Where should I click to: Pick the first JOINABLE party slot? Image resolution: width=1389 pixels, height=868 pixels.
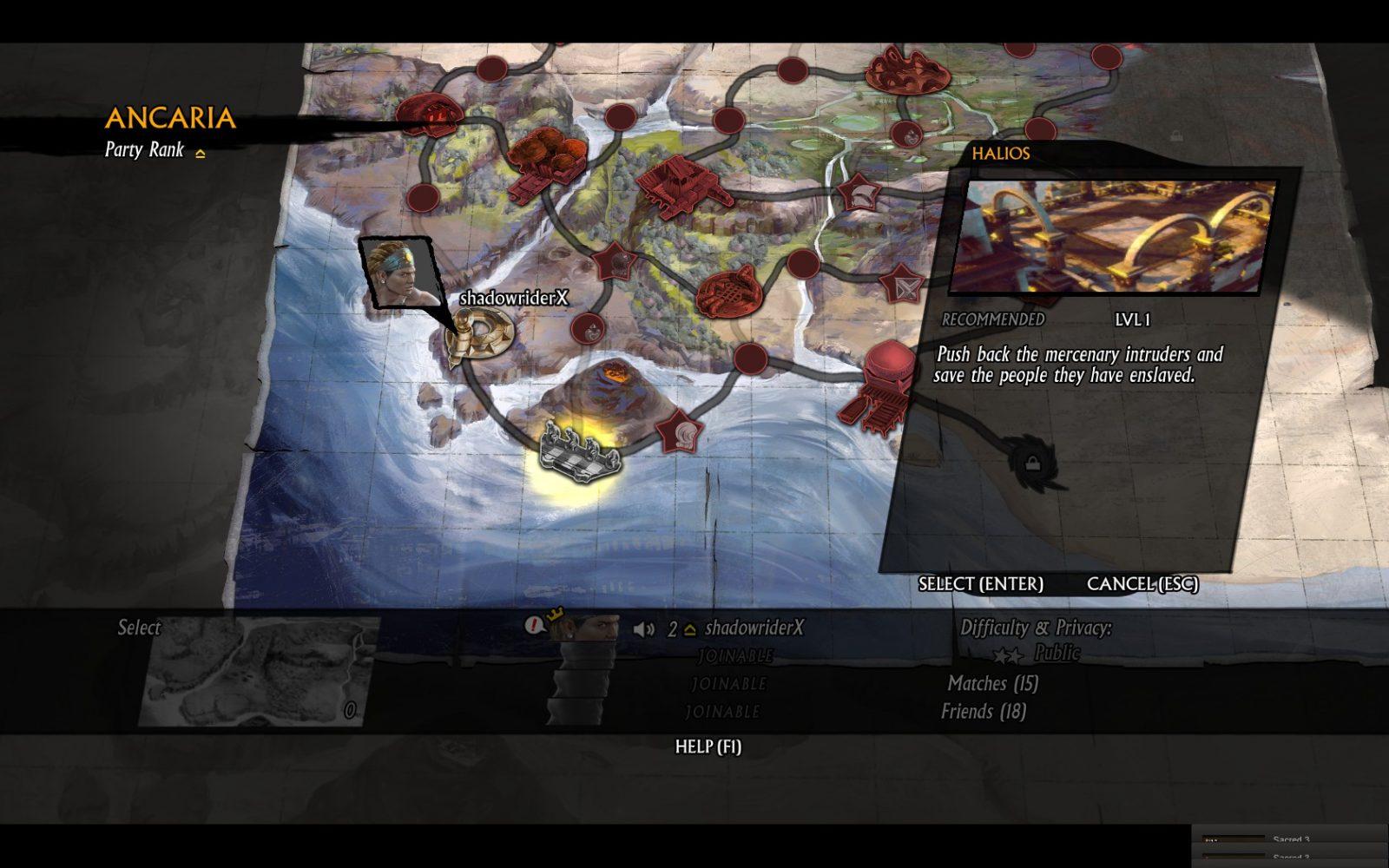[734, 656]
